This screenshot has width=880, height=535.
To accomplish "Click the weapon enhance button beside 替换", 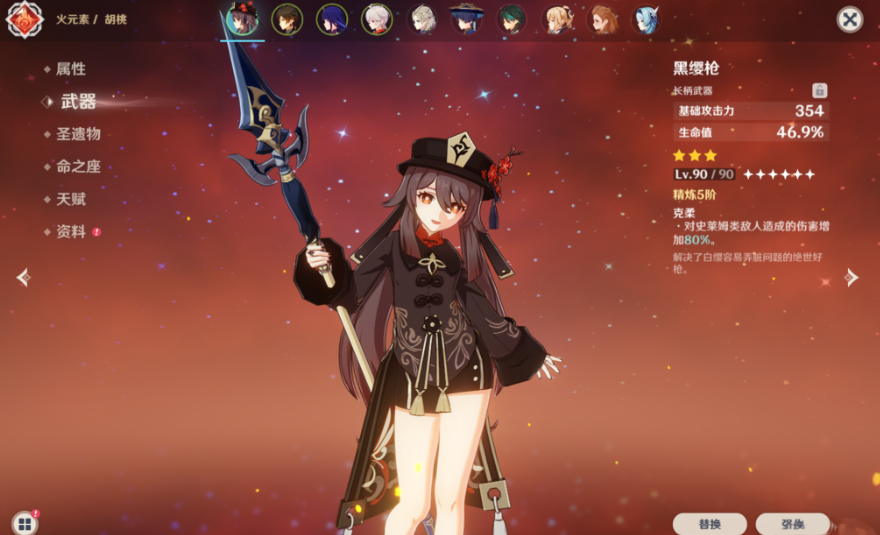I will pyautogui.click(x=792, y=523).
